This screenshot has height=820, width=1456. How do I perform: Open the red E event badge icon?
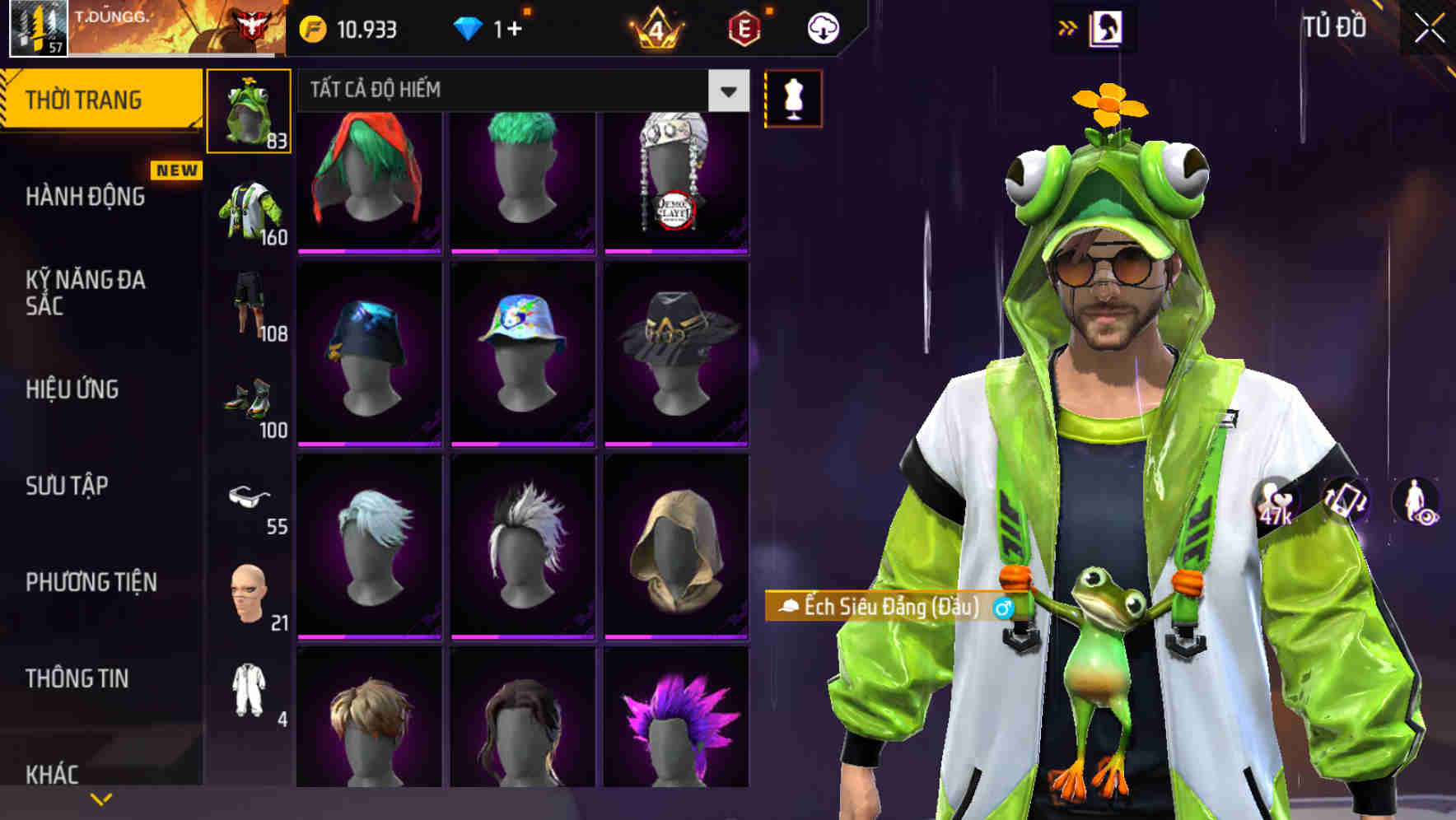point(744,27)
